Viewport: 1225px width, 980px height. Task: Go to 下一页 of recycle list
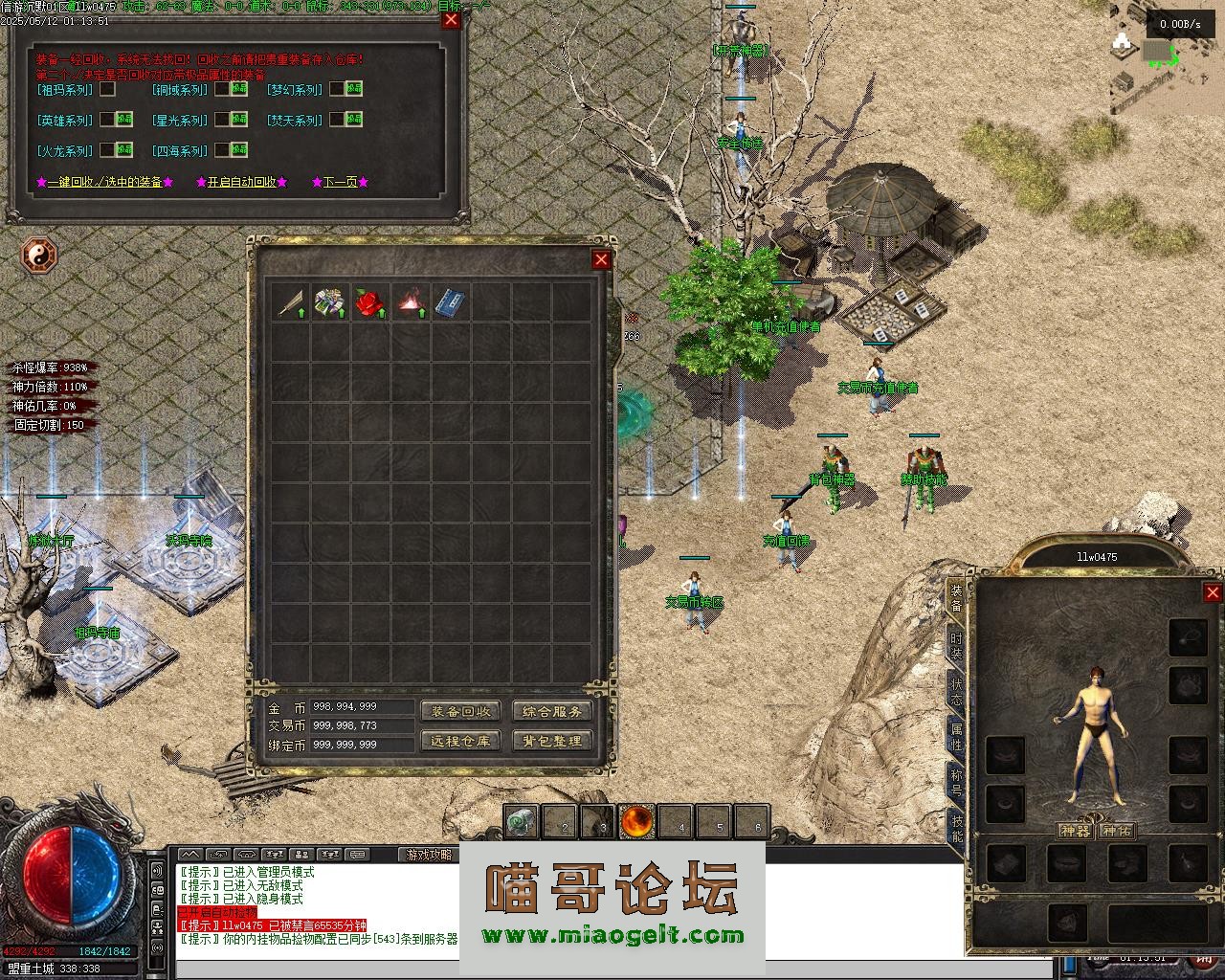click(340, 182)
